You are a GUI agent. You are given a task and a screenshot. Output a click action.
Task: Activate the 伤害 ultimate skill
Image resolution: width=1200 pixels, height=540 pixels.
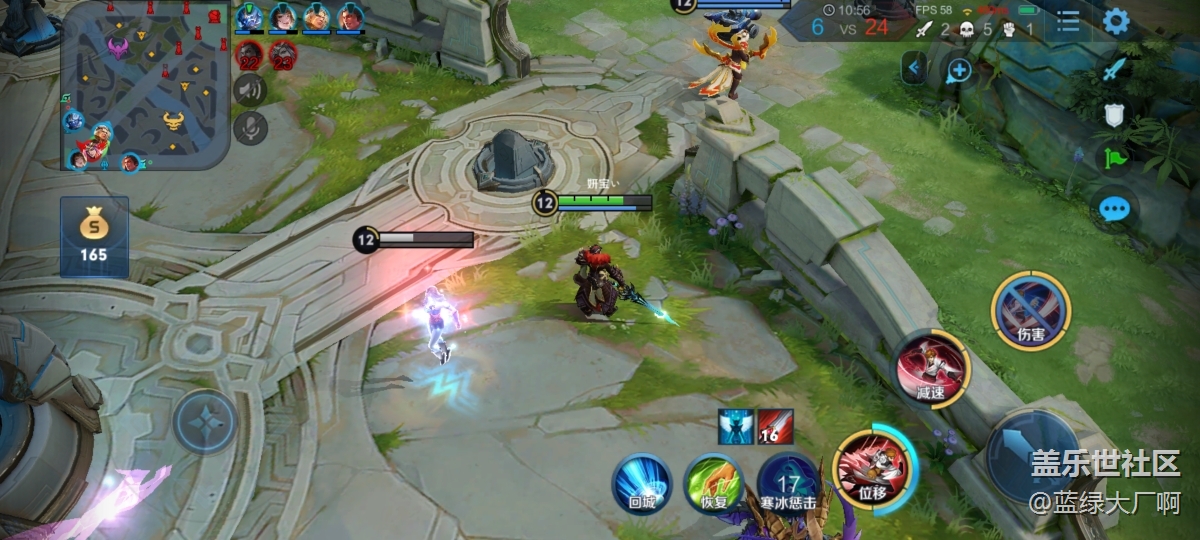(1031, 310)
